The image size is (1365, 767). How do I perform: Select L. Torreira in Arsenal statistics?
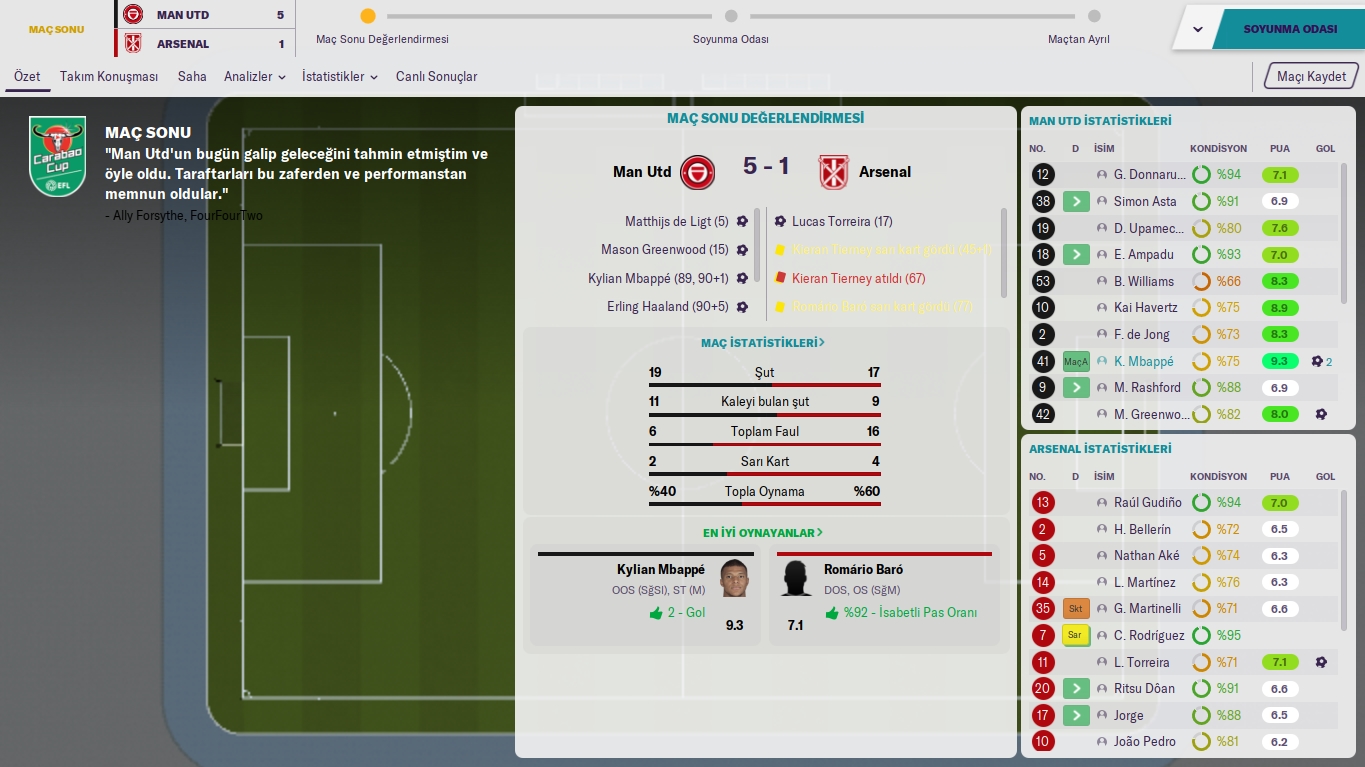1141,662
